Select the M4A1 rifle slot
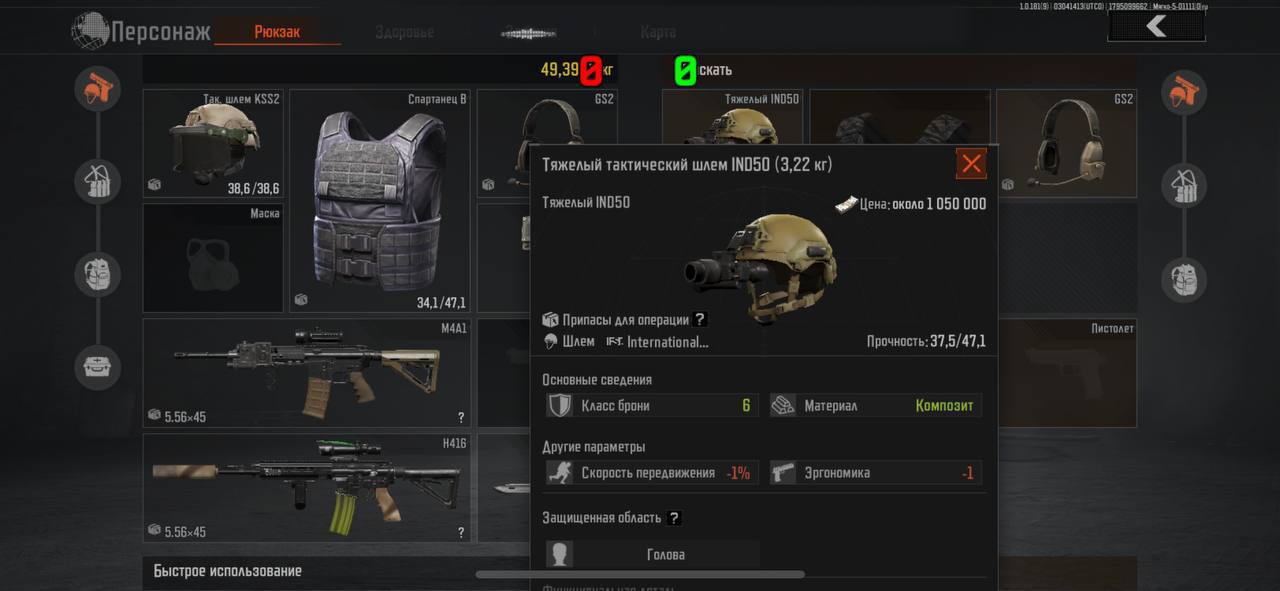1280x591 pixels. 307,373
